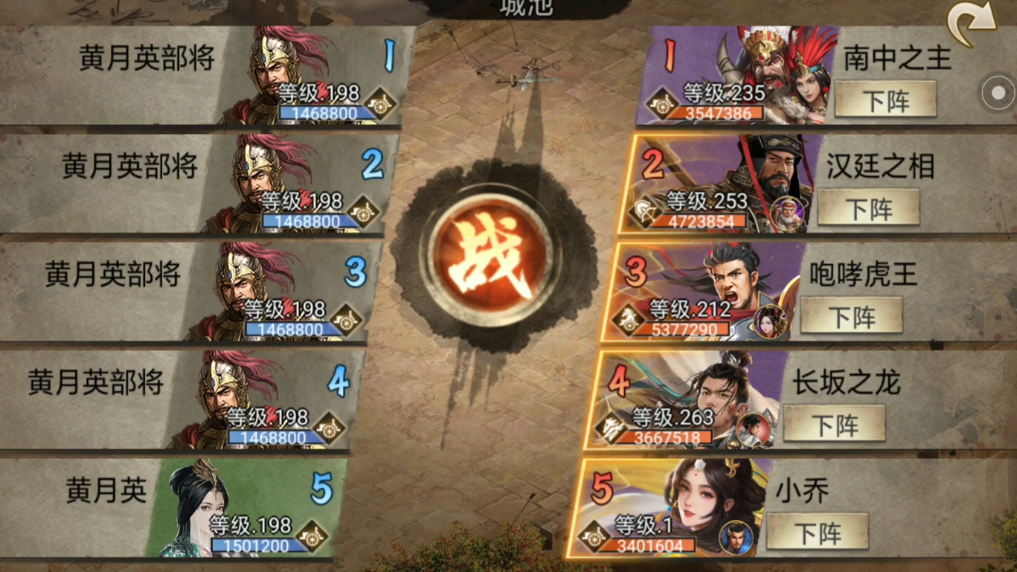Remove 小乔 via the 下阵 button
This screenshot has height=572, width=1017.
pos(817,532)
